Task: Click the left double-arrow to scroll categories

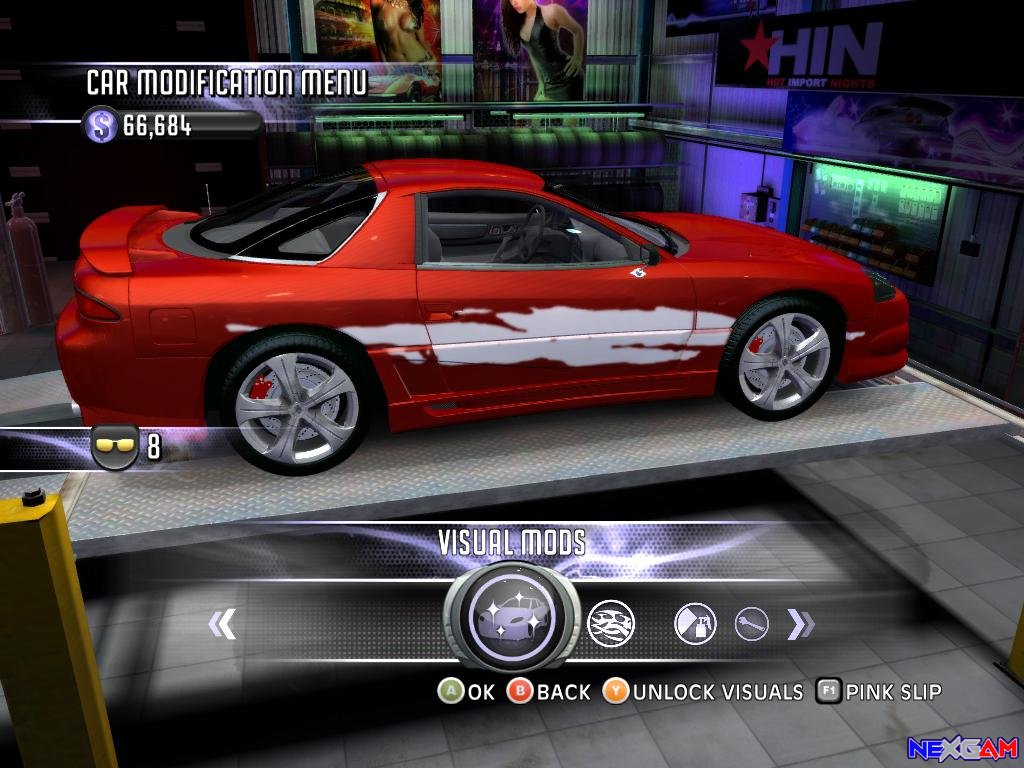Action: (222, 624)
